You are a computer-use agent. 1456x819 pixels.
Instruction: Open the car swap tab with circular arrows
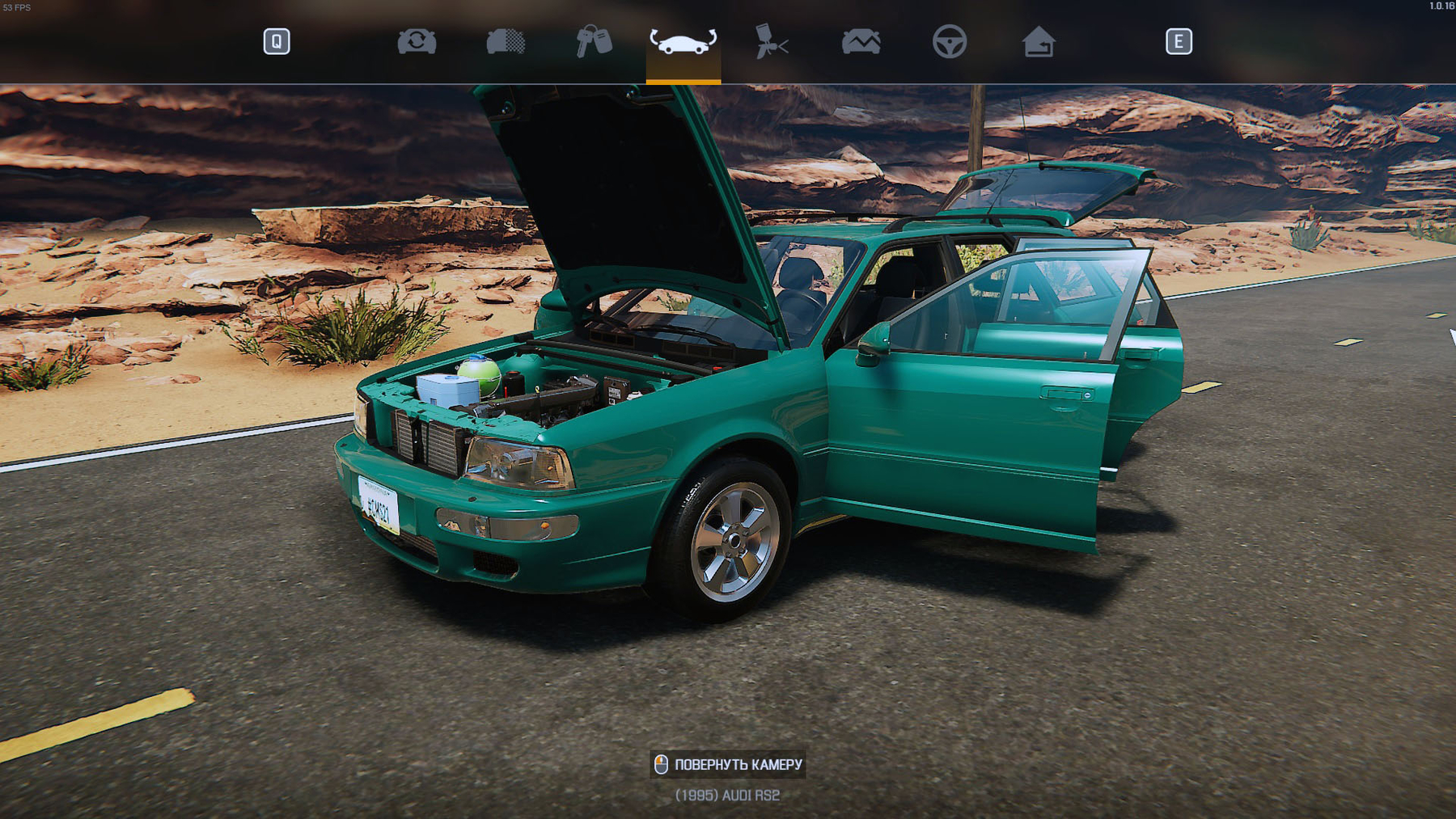[417, 41]
